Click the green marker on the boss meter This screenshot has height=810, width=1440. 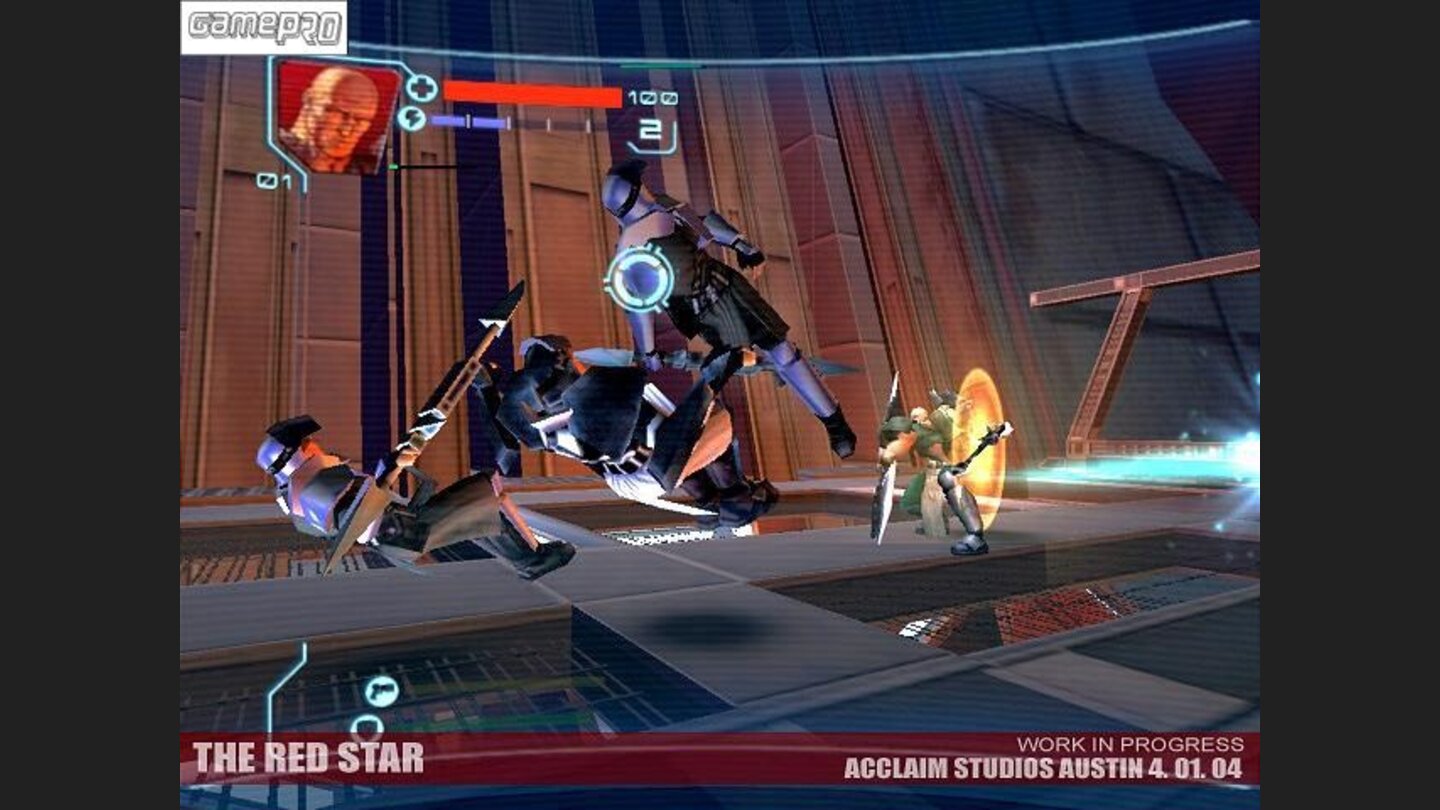pos(392,166)
